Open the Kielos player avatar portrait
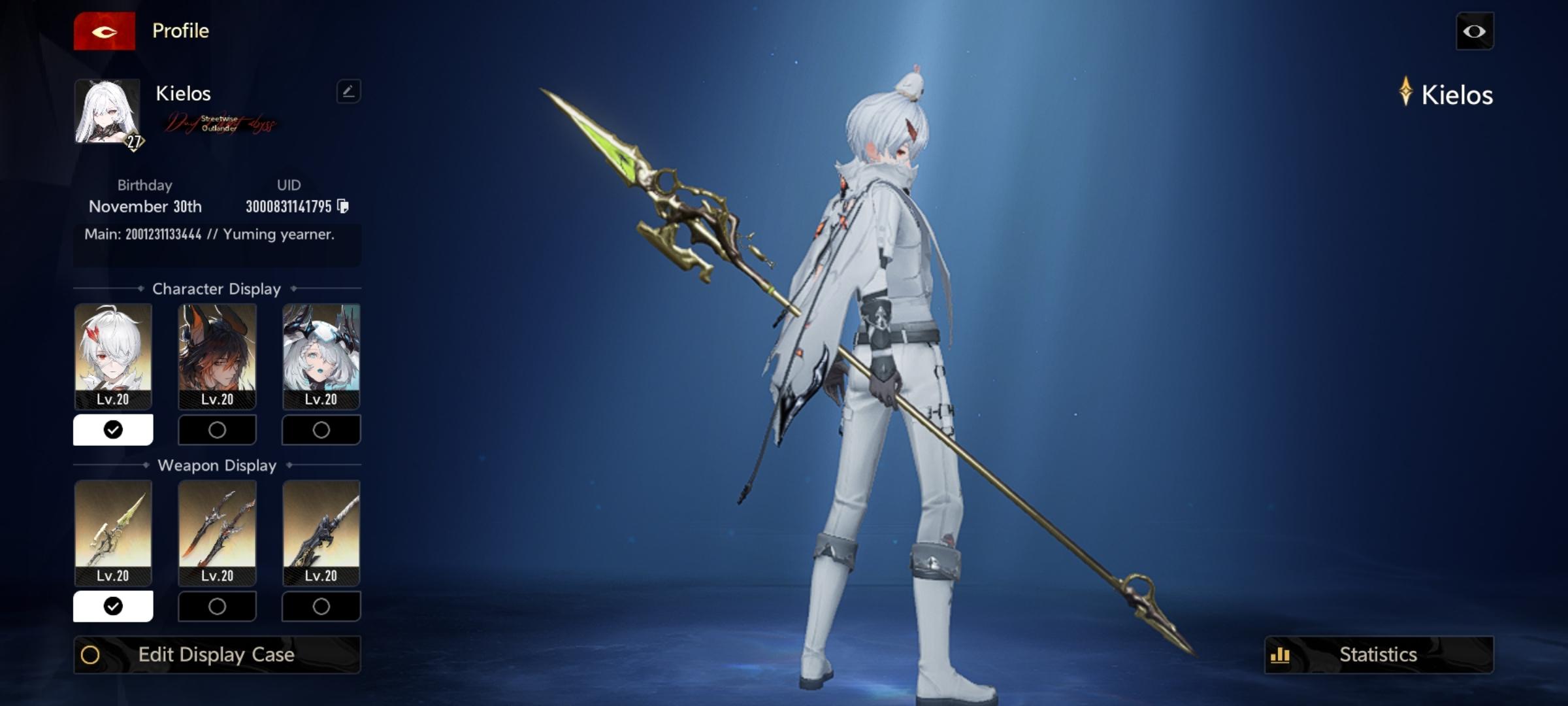Screen dimensions: 1568x706 tap(107, 112)
